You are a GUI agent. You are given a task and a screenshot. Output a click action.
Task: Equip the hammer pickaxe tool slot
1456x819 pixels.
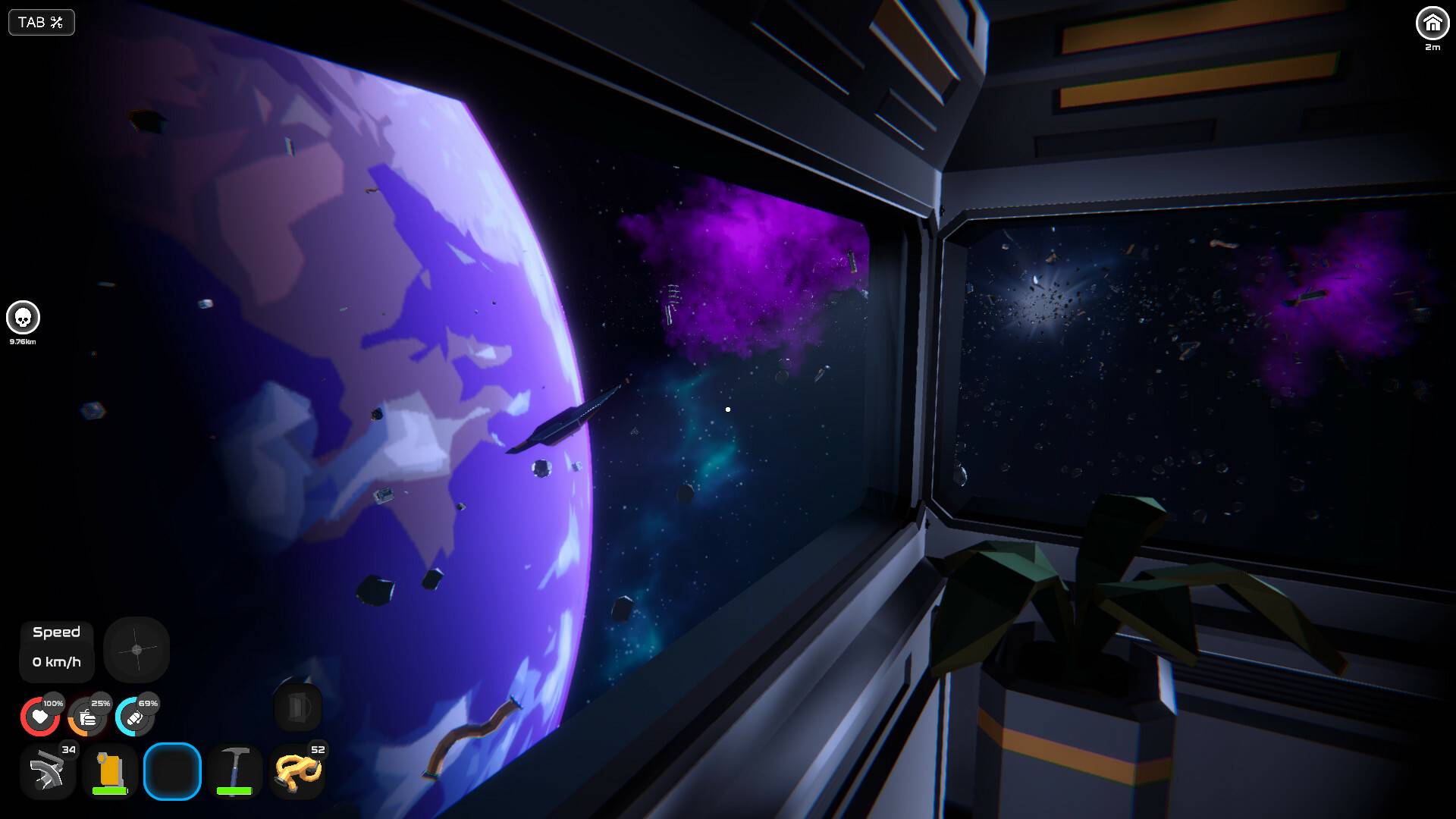[234, 772]
